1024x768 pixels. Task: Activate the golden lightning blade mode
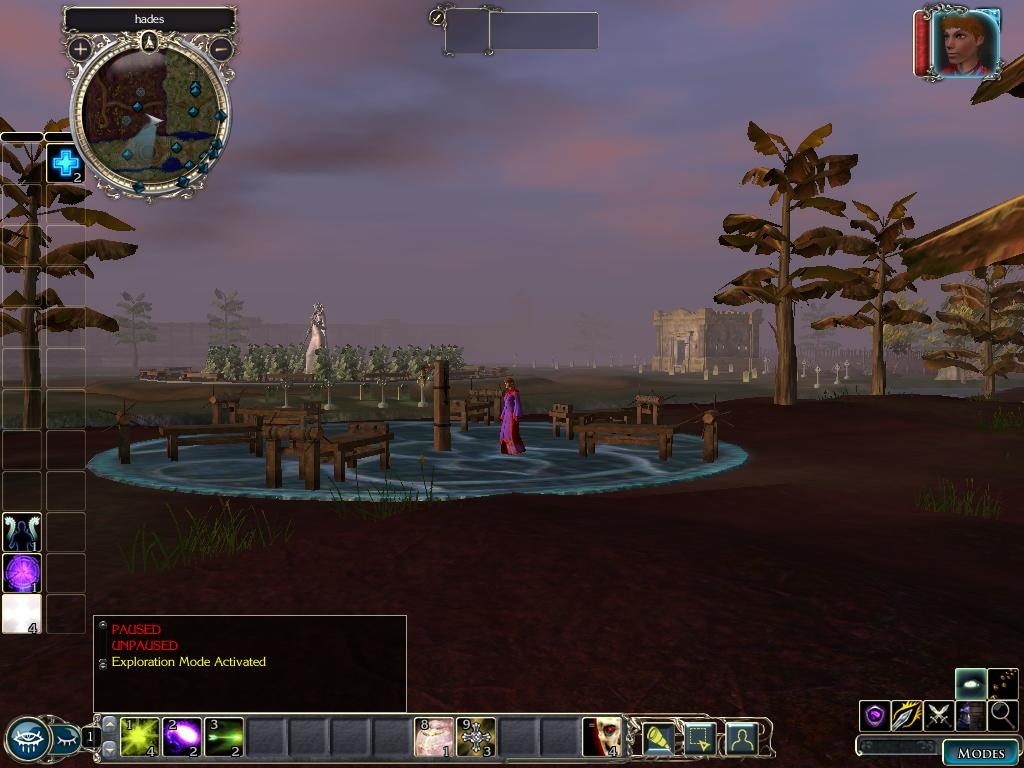907,715
